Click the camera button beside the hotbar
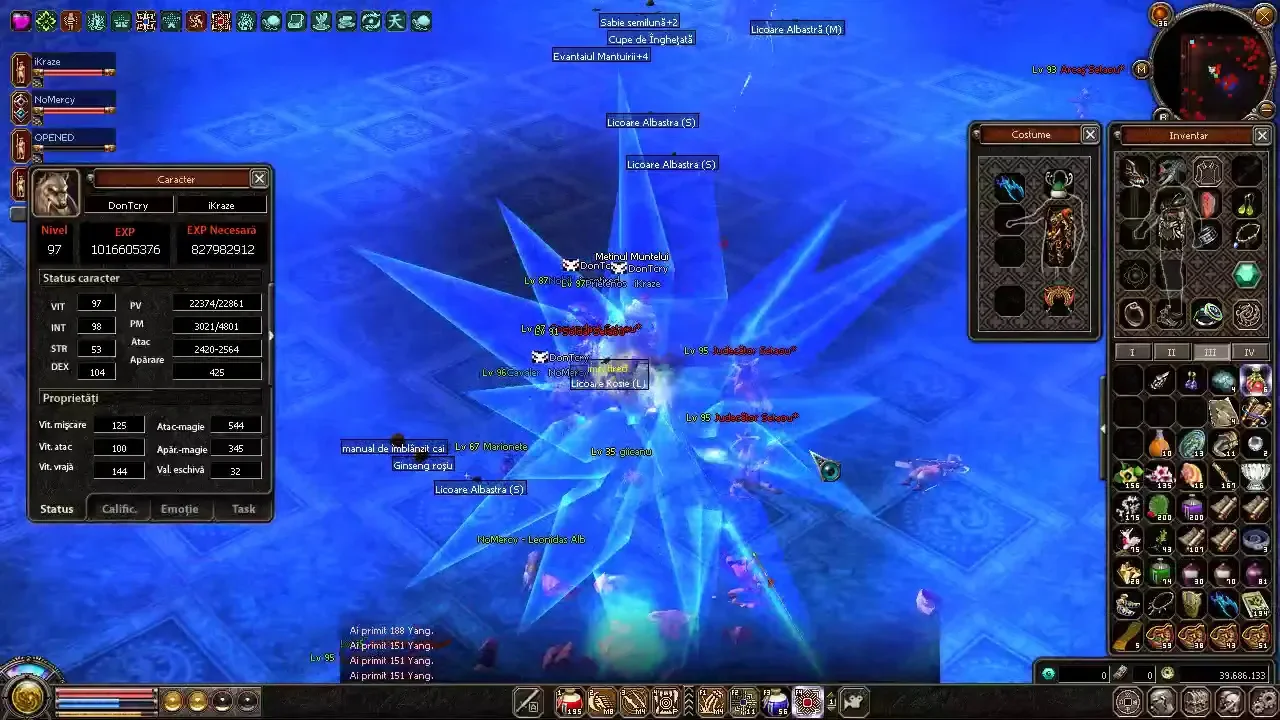This screenshot has width=1280, height=720. tap(853, 701)
